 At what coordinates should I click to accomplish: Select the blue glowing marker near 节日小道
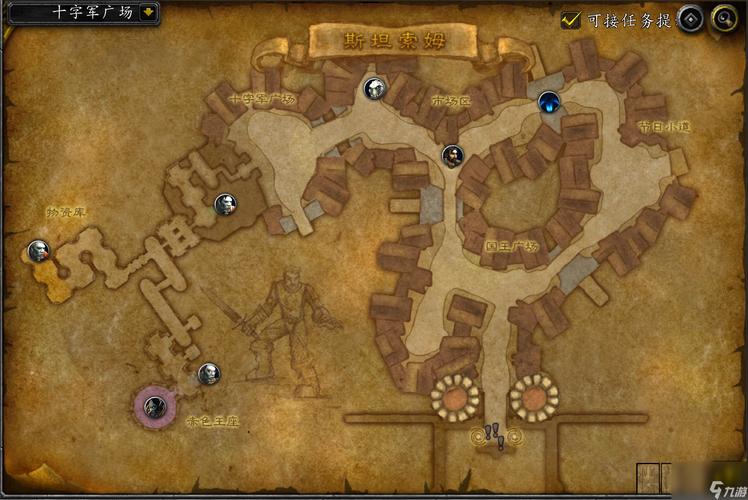[x=548, y=101]
